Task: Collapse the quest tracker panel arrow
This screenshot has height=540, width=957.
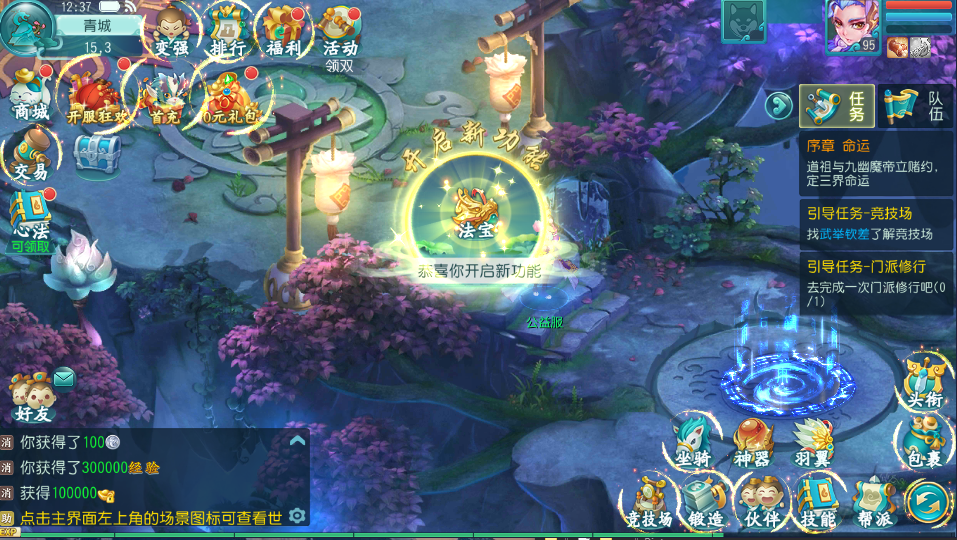Action: 778,104
